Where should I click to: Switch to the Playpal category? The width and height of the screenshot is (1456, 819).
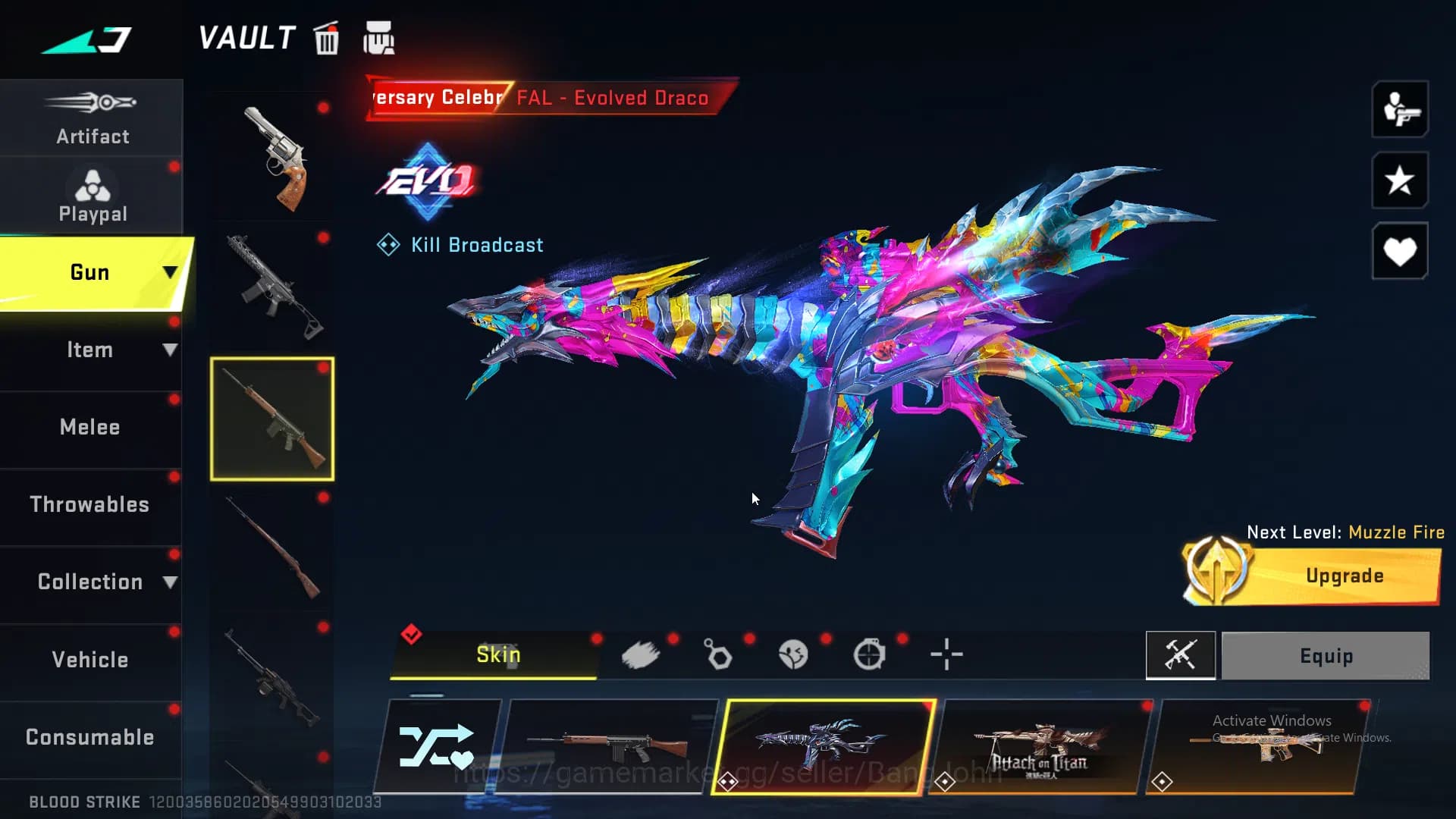(92, 196)
